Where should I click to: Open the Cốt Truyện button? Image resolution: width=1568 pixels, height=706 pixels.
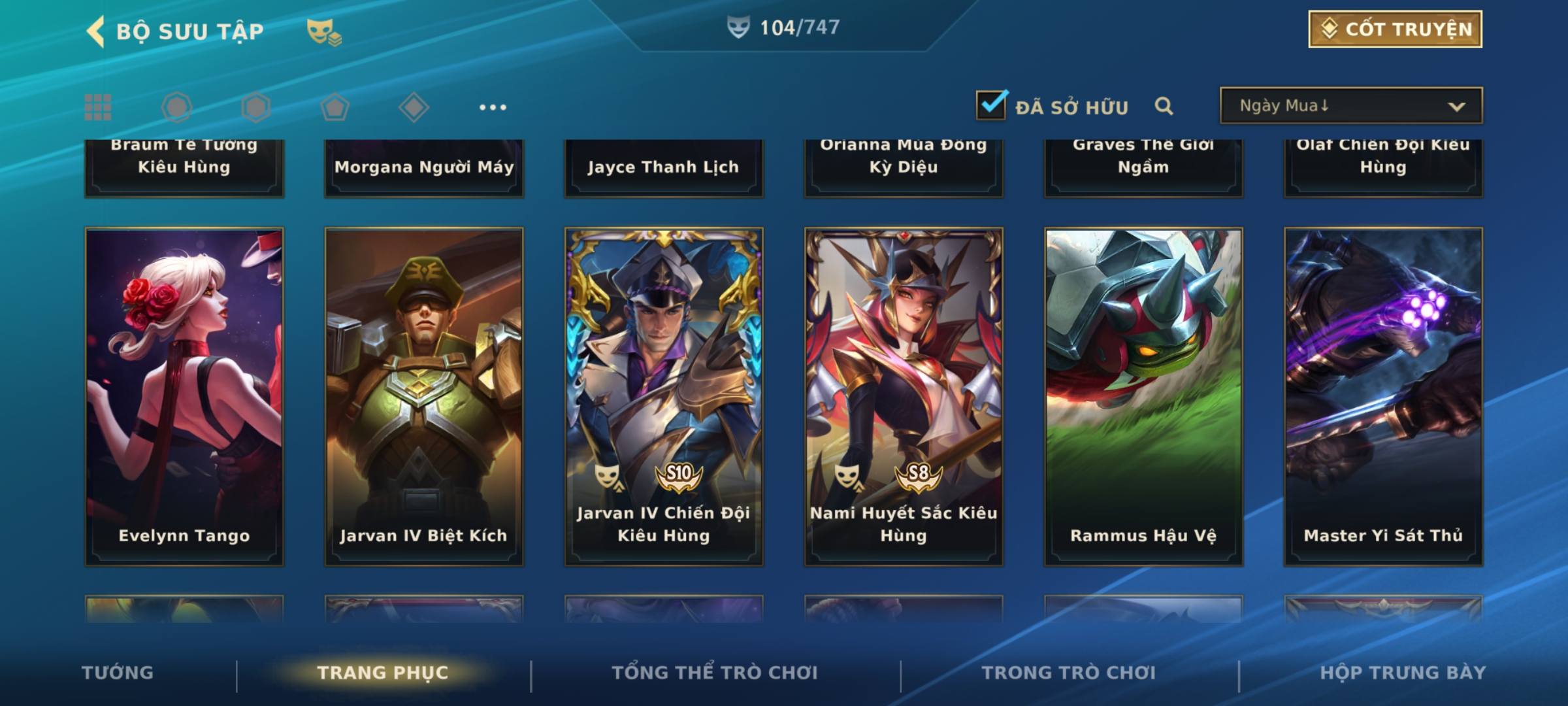pyautogui.click(x=1395, y=29)
